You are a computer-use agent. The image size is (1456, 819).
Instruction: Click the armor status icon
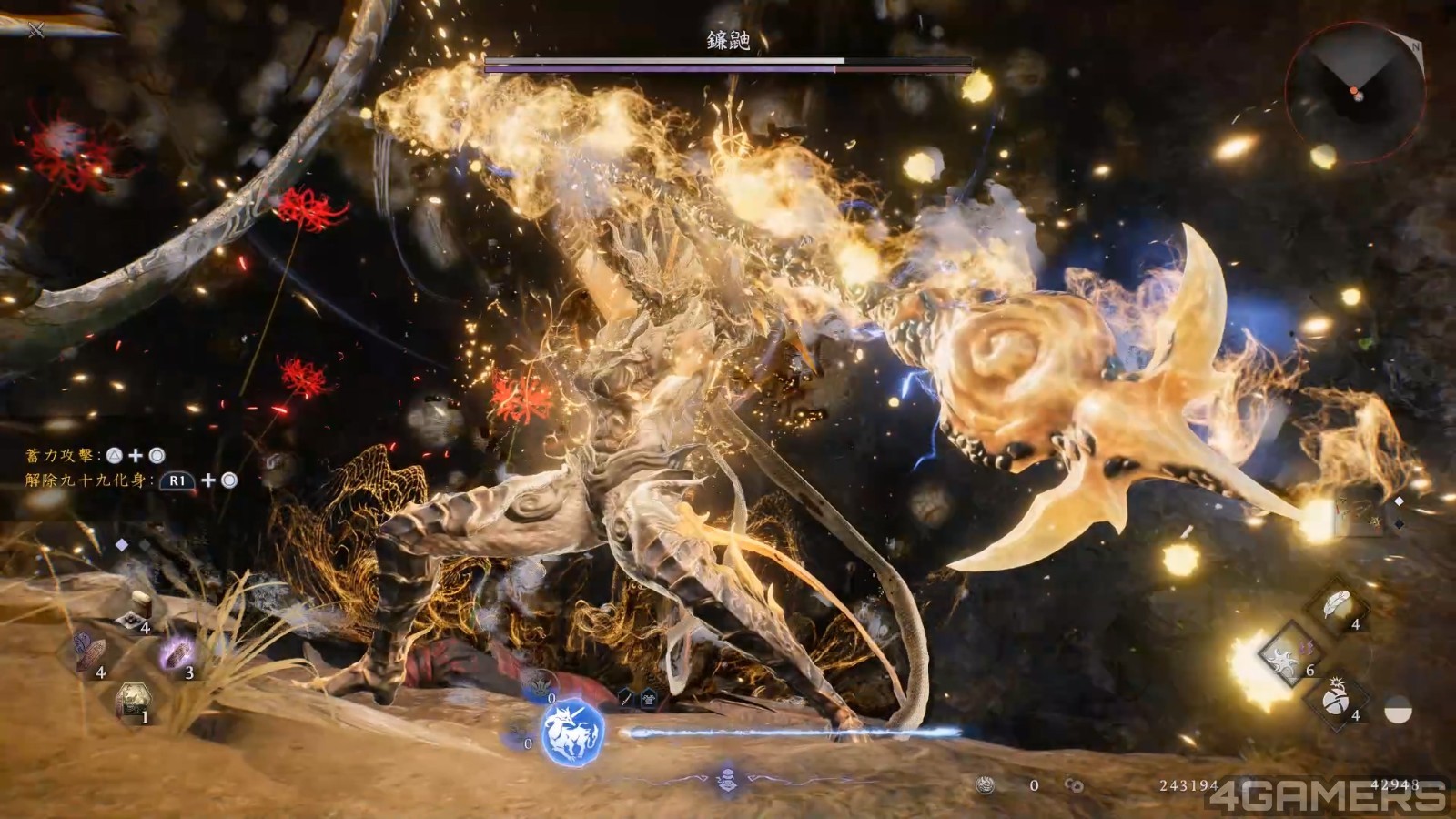648,699
